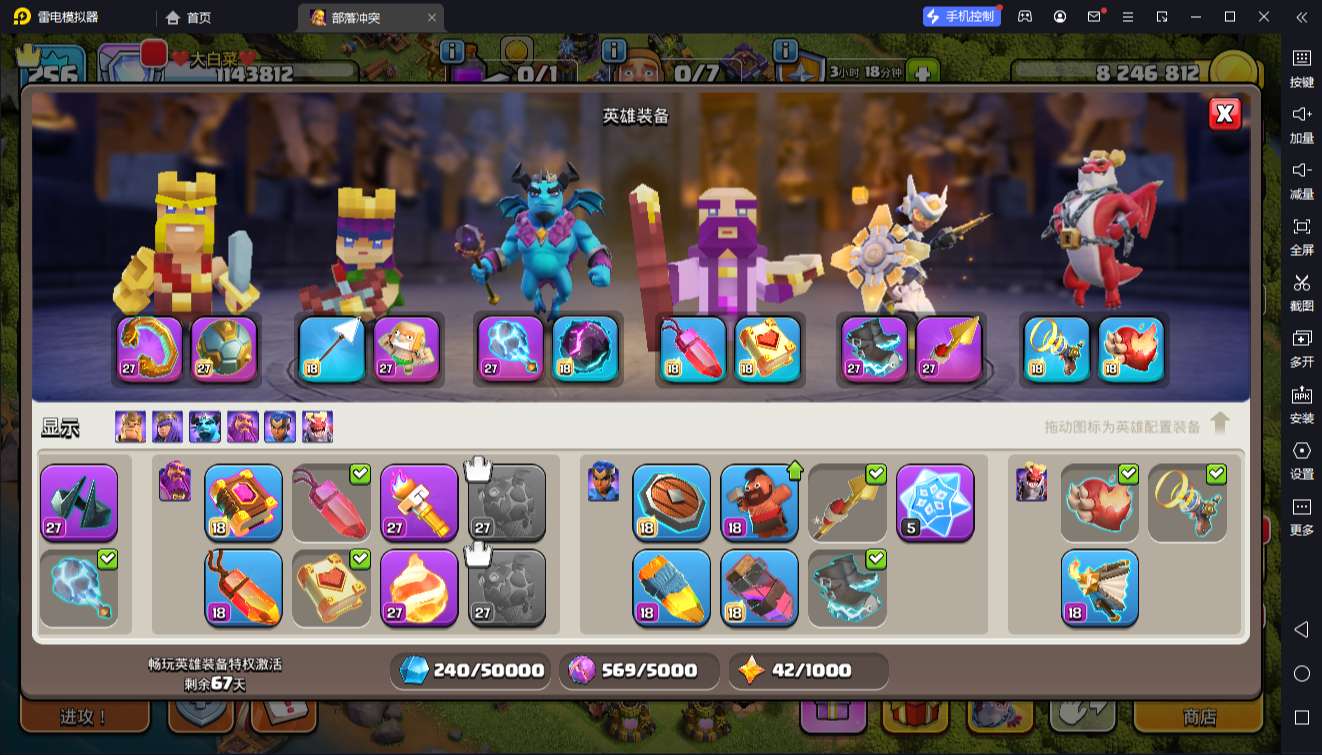Choose the orange Fireball equipment
This screenshot has width=1322, height=755.
pyautogui.click(x=419, y=587)
